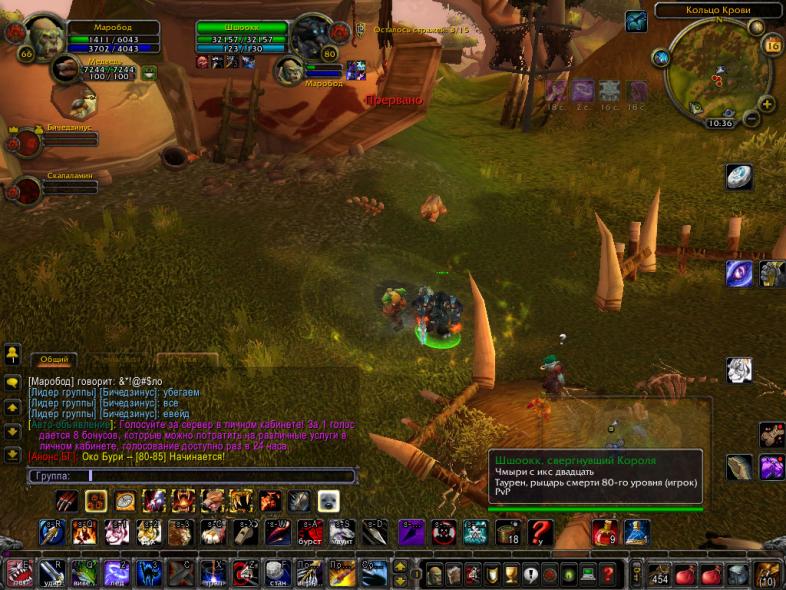This screenshot has width=786, height=590.
Task: Activate the purple eye ability on side bar
Action: click(x=740, y=273)
